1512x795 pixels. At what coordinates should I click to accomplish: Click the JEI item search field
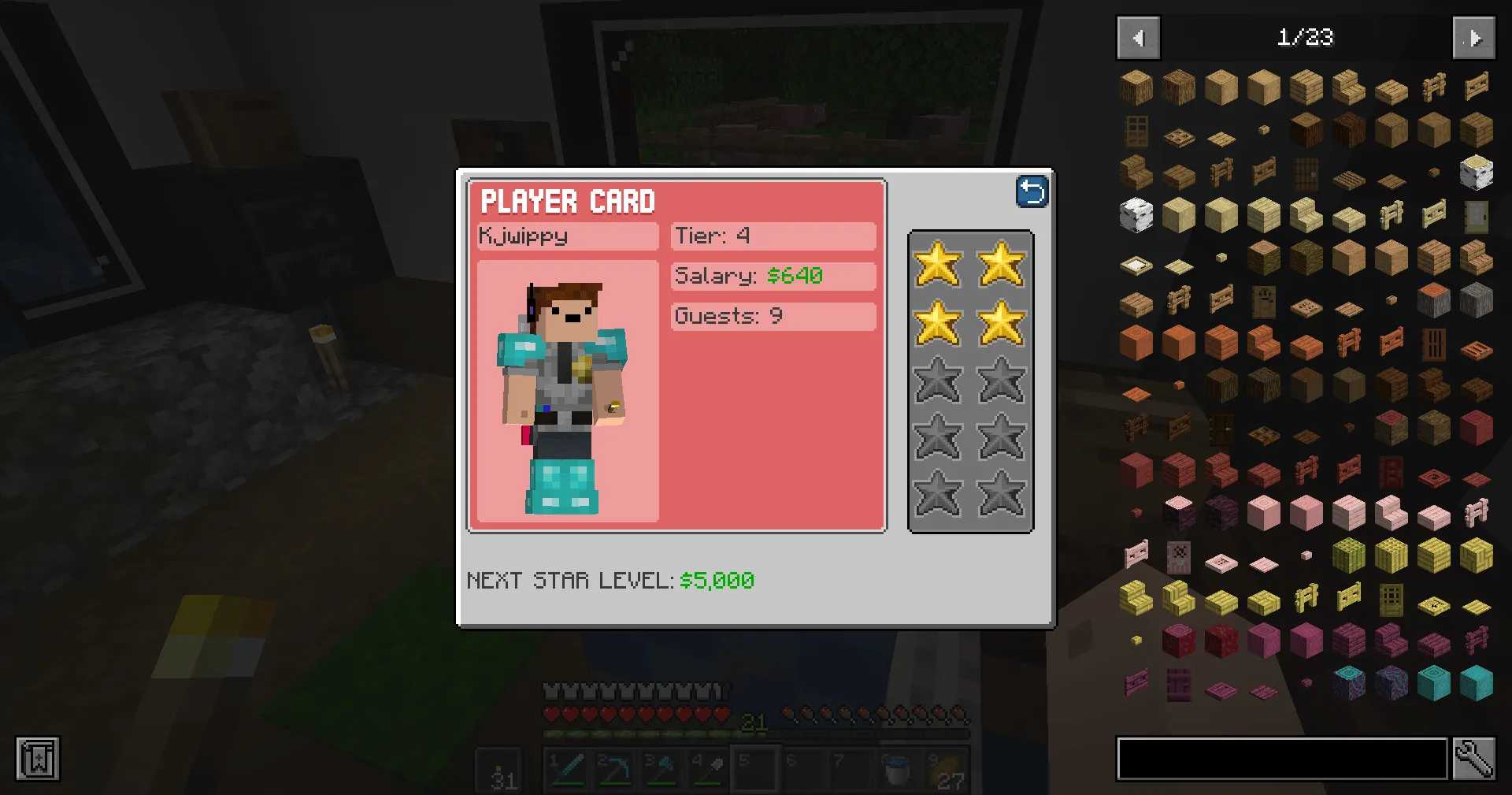coord(1281,759)
